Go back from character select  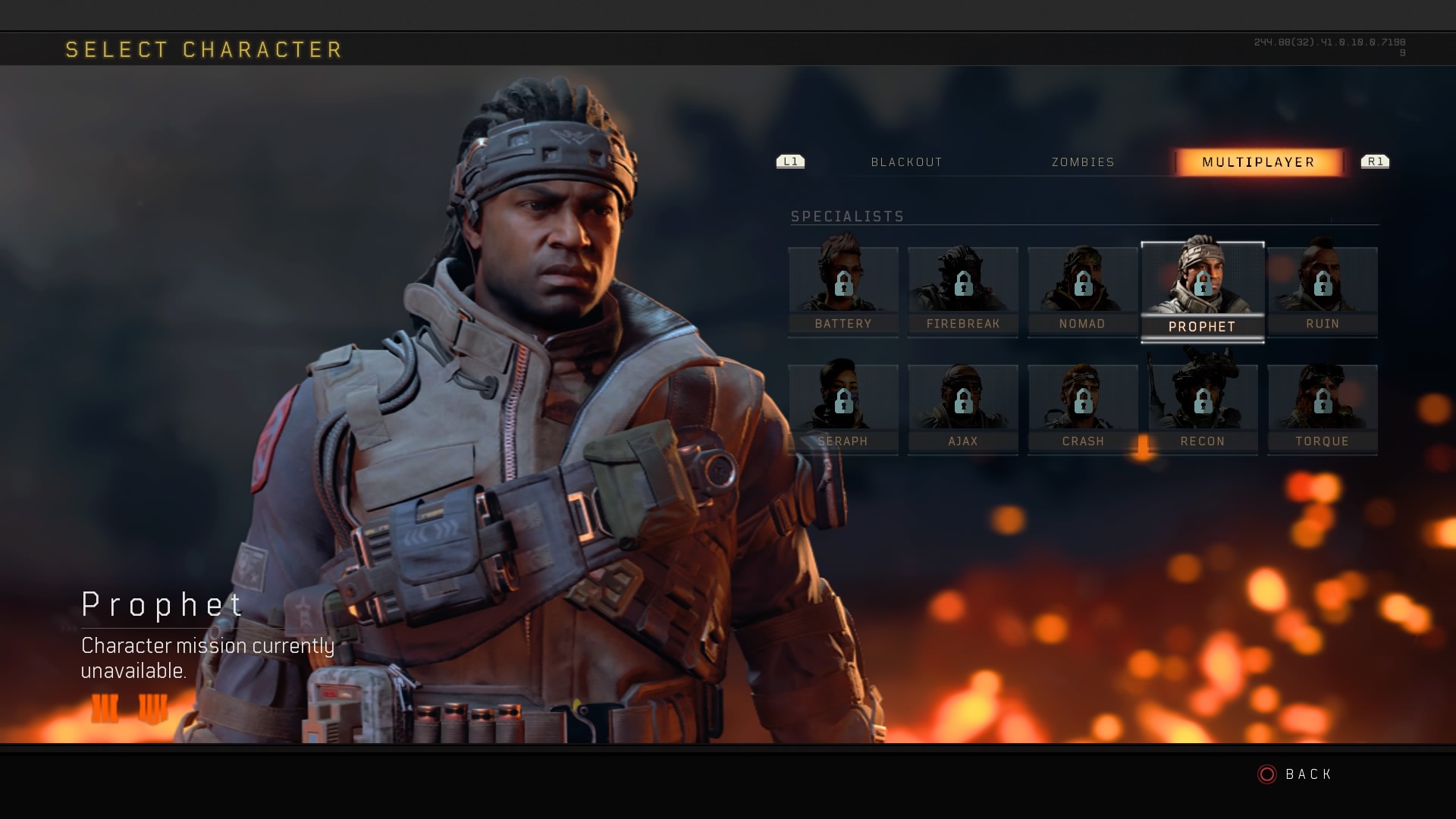tap(1295, 774)
